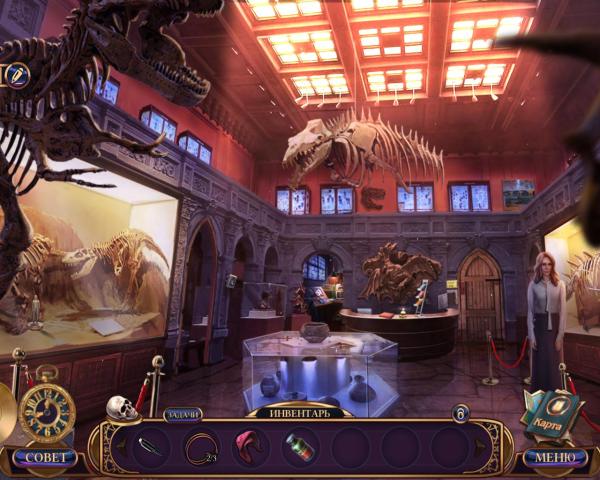This screenshot has height=480, width=600.
Task: Click the Совет hint button
Action: 44,458
